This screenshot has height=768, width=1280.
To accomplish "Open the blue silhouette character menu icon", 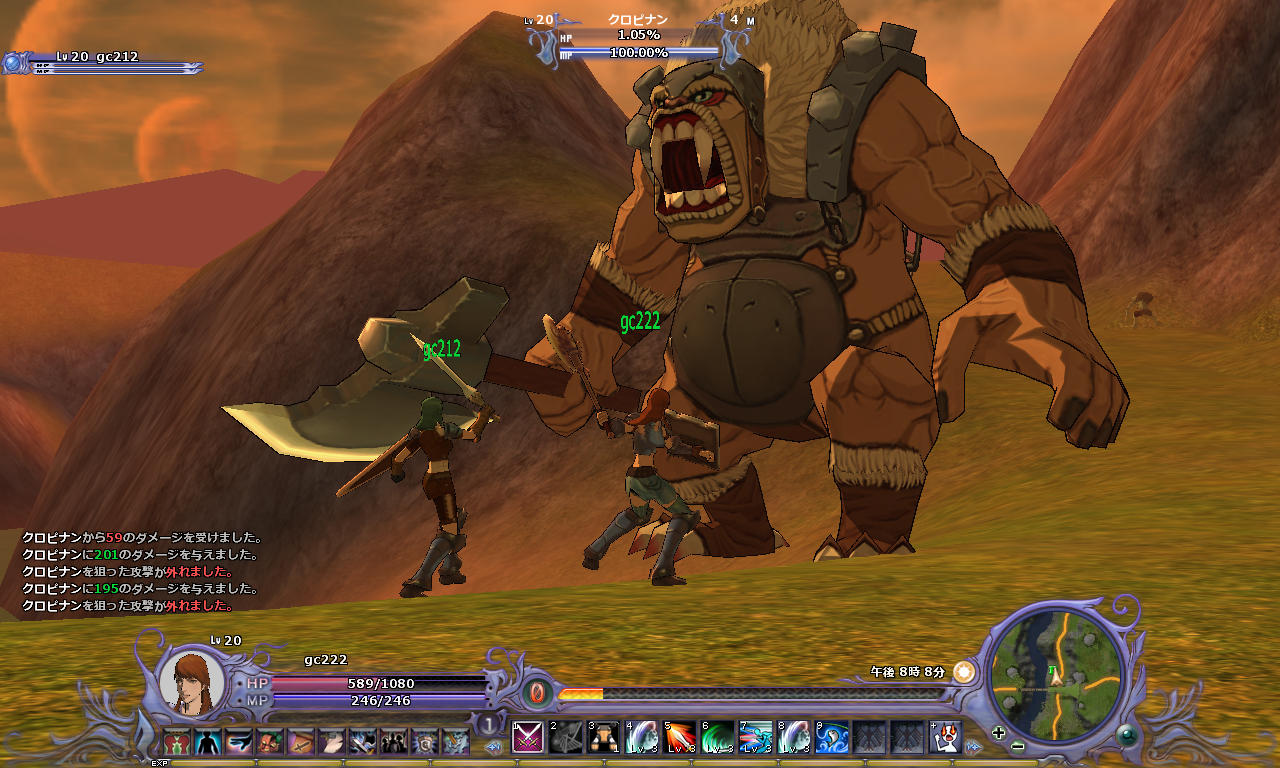I will coord(208,741).
